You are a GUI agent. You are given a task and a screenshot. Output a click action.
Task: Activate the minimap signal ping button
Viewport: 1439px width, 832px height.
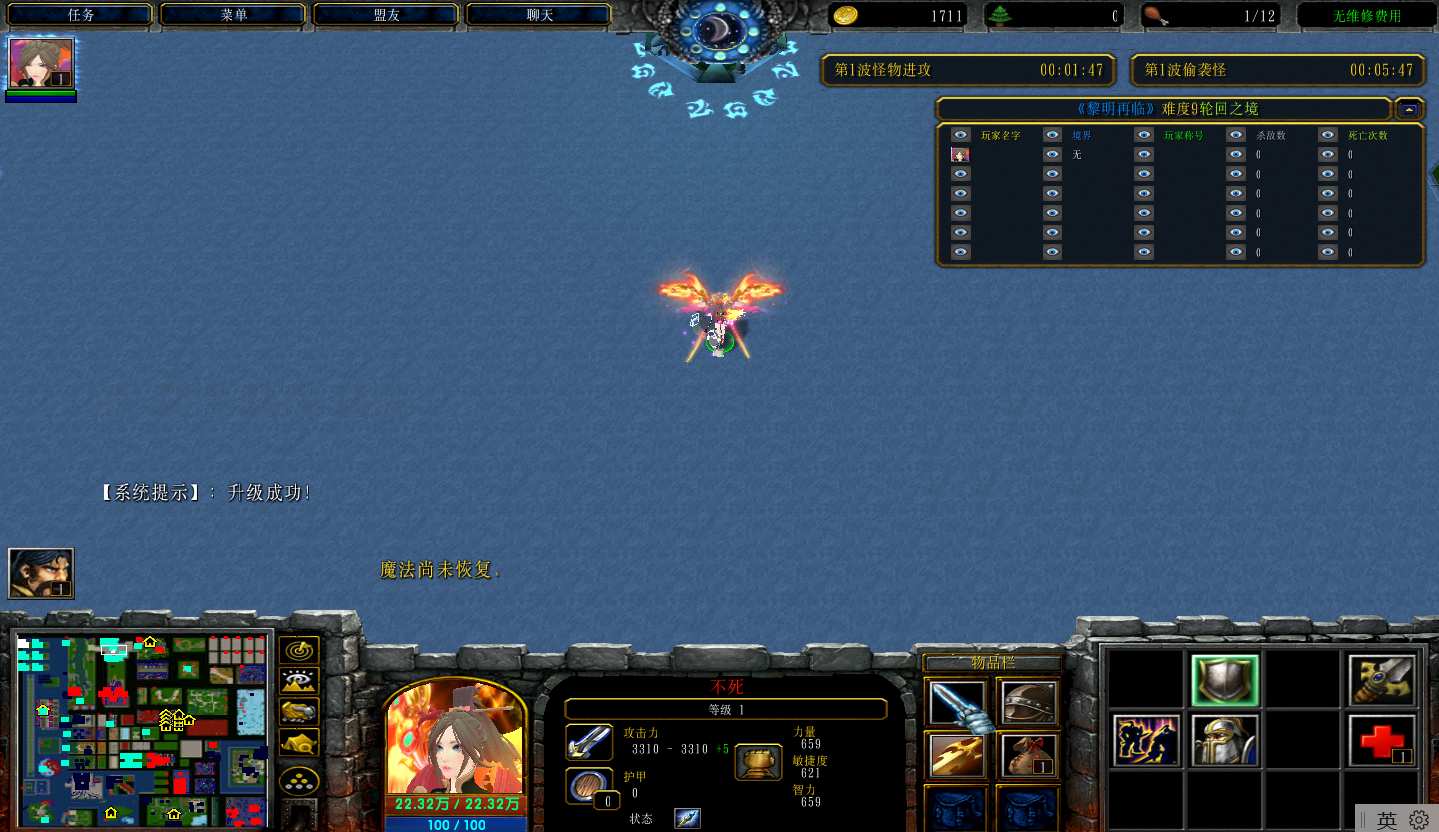[299, 651]
